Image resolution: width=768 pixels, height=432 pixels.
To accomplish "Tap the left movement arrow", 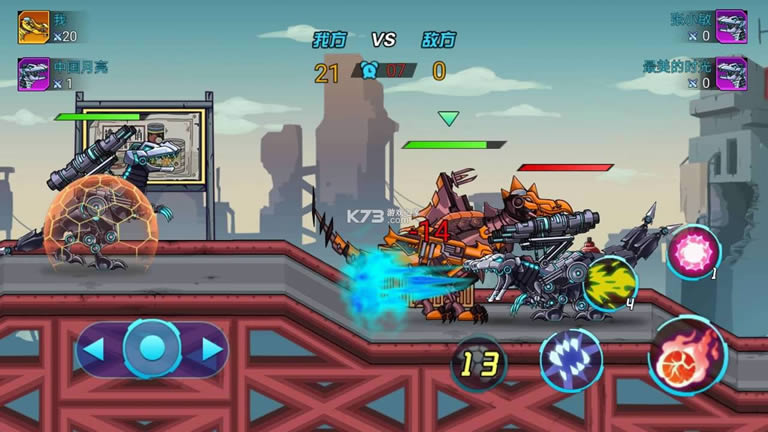I will [x=92, y=349].
